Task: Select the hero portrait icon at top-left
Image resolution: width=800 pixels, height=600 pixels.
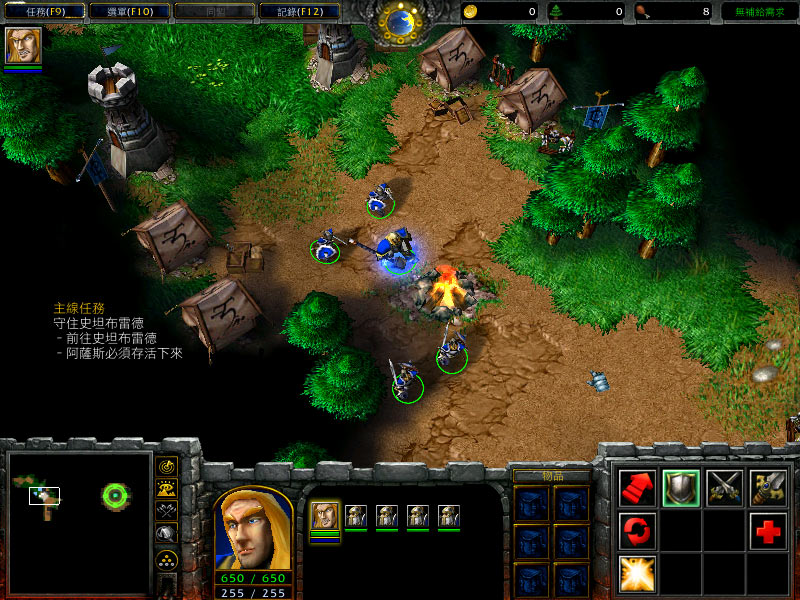Action: 23,46
